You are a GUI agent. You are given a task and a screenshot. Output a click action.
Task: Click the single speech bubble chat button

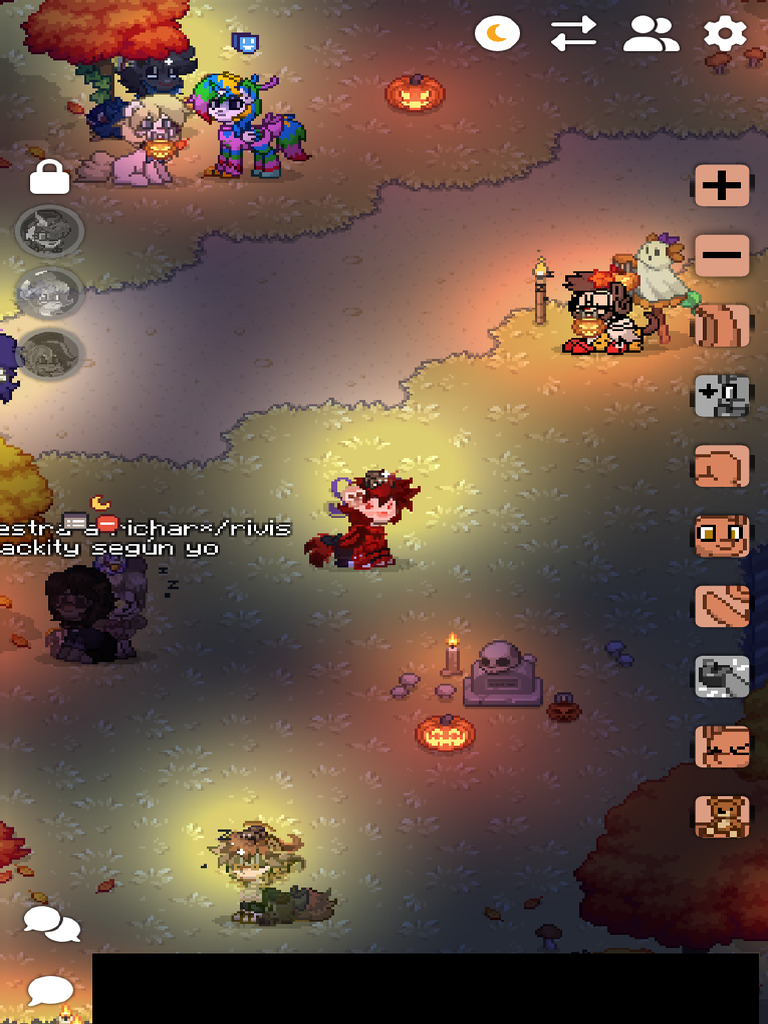(x=50, y=991)
